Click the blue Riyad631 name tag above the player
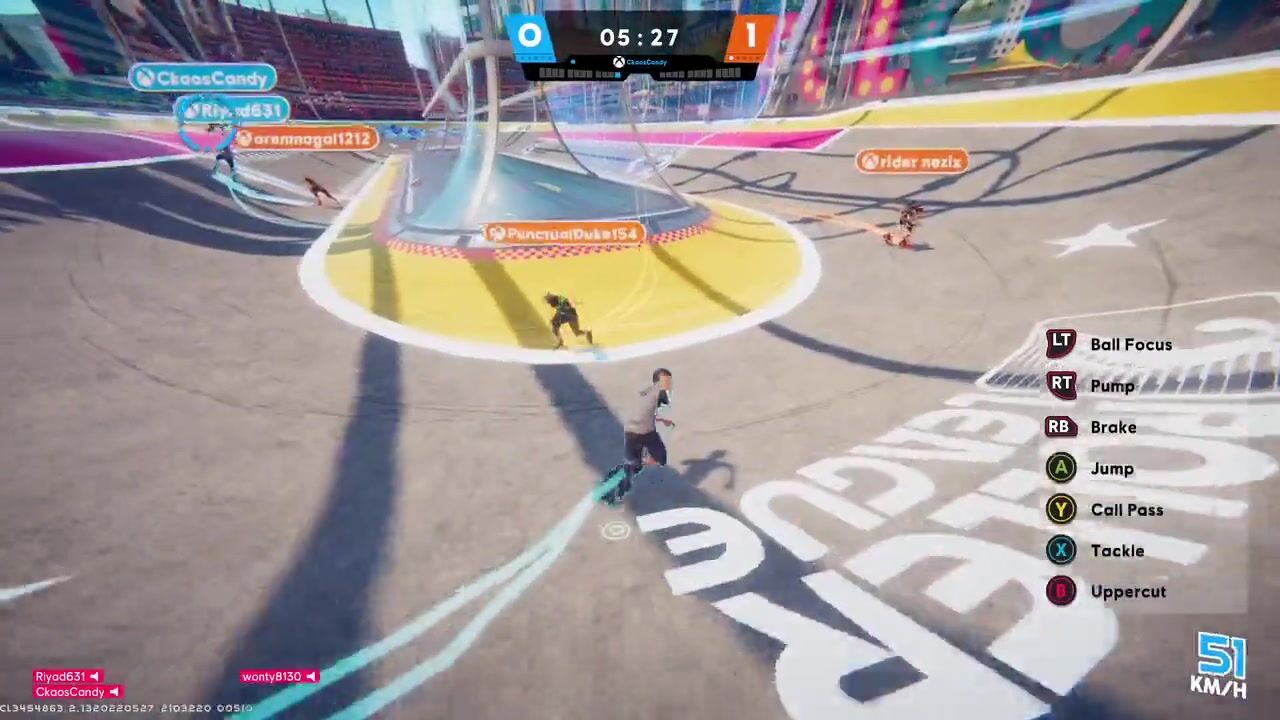Image resolution: width=1280 pixels, height=720 pixels. coord(233,111)
